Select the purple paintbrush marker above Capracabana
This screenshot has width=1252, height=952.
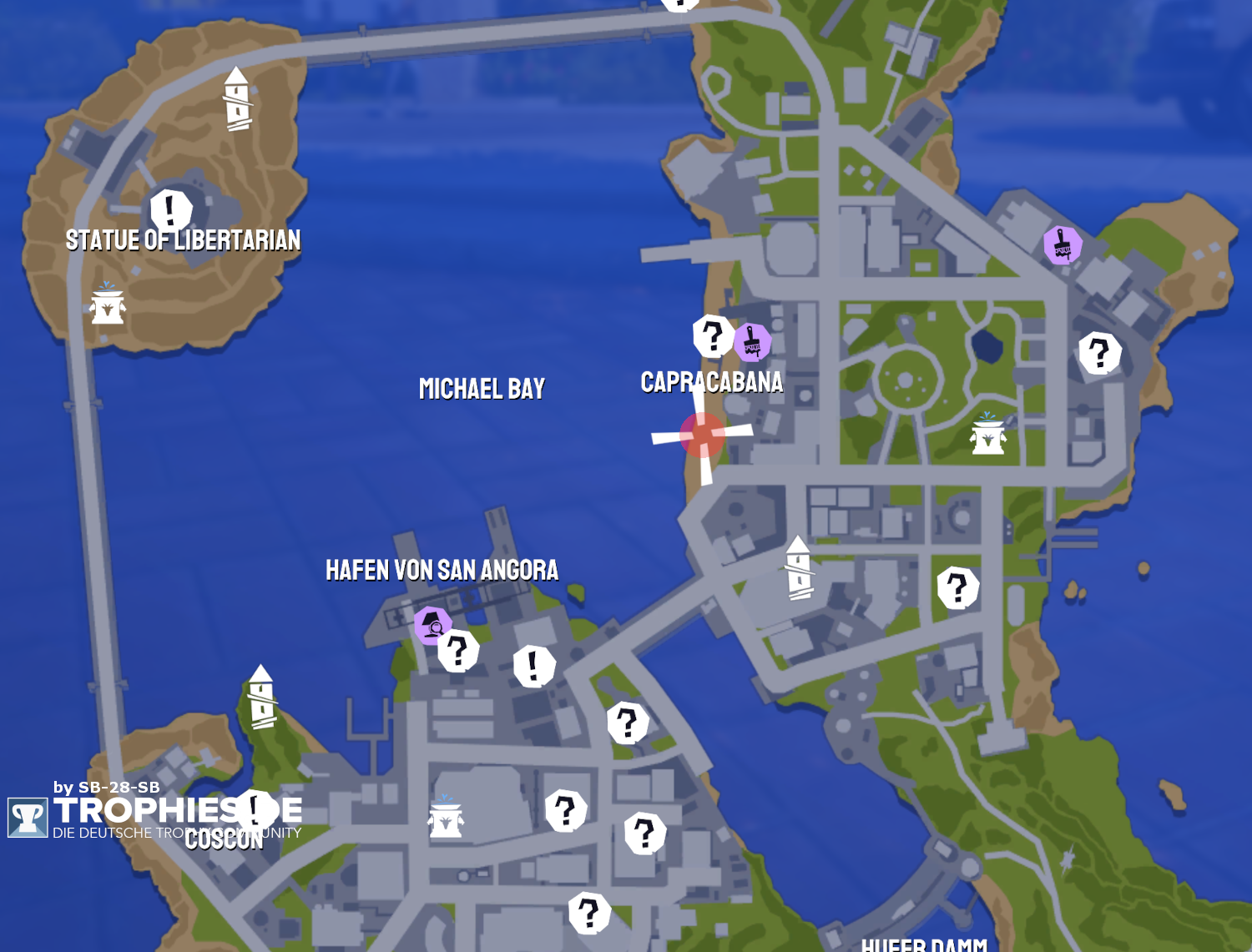[752, 341]
